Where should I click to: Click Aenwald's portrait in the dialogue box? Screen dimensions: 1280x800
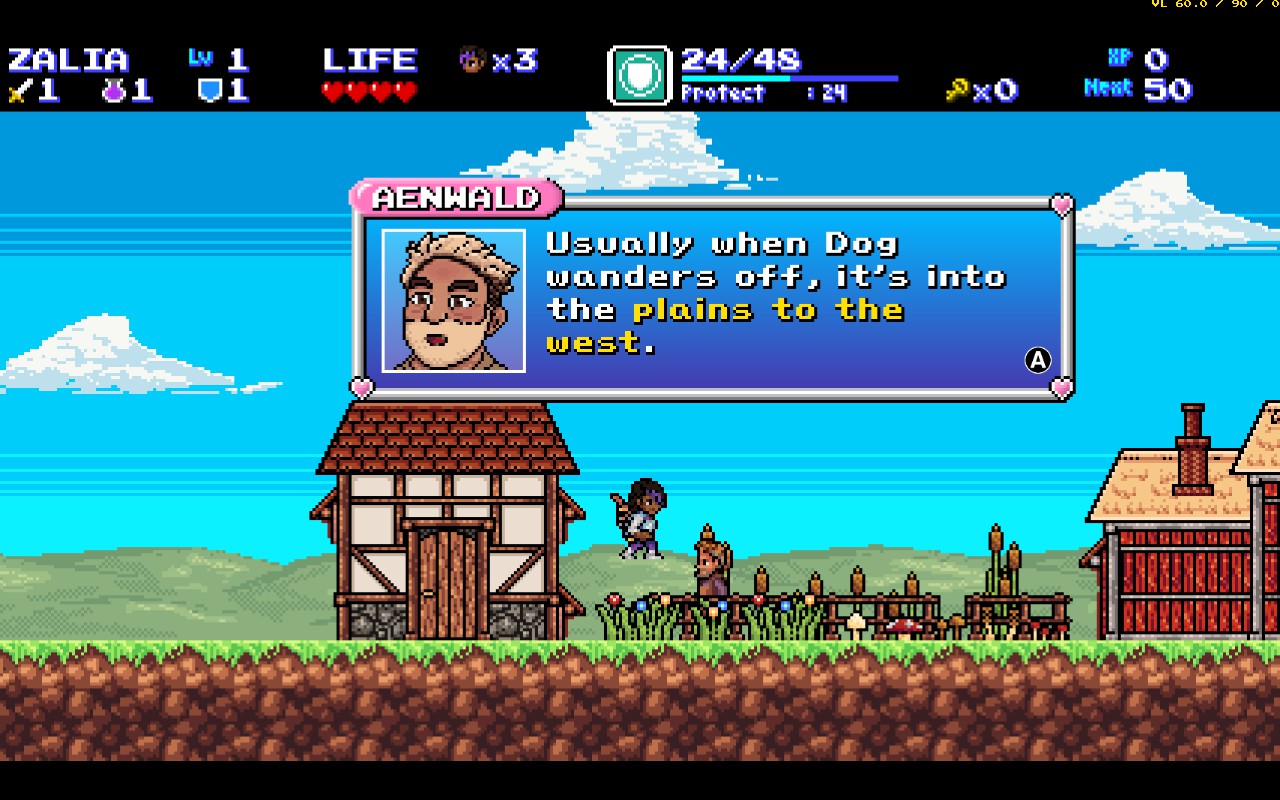(x=454, y=300)
